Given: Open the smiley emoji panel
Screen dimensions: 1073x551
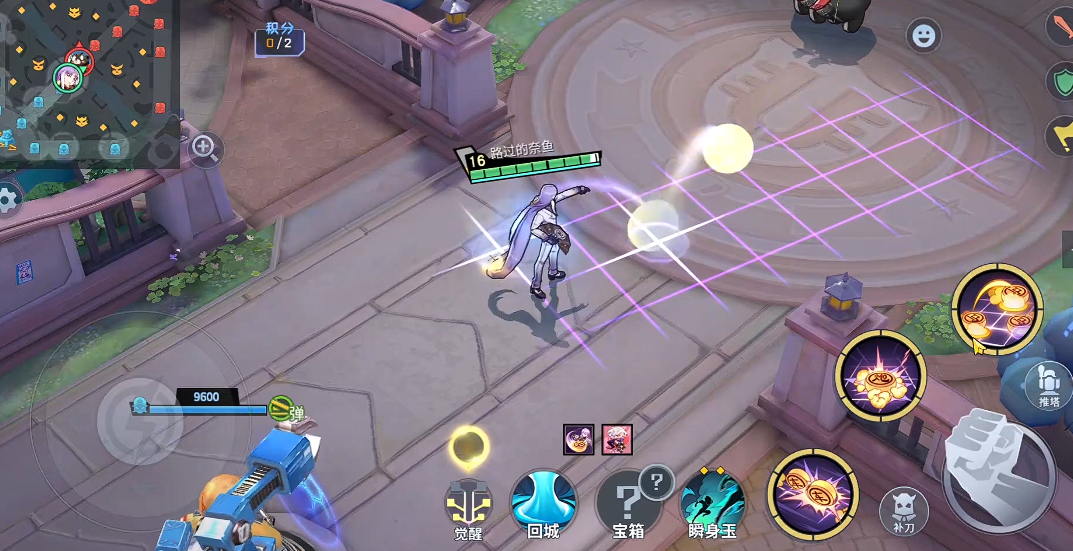Looking at the screenshot, I should [923, 36].
